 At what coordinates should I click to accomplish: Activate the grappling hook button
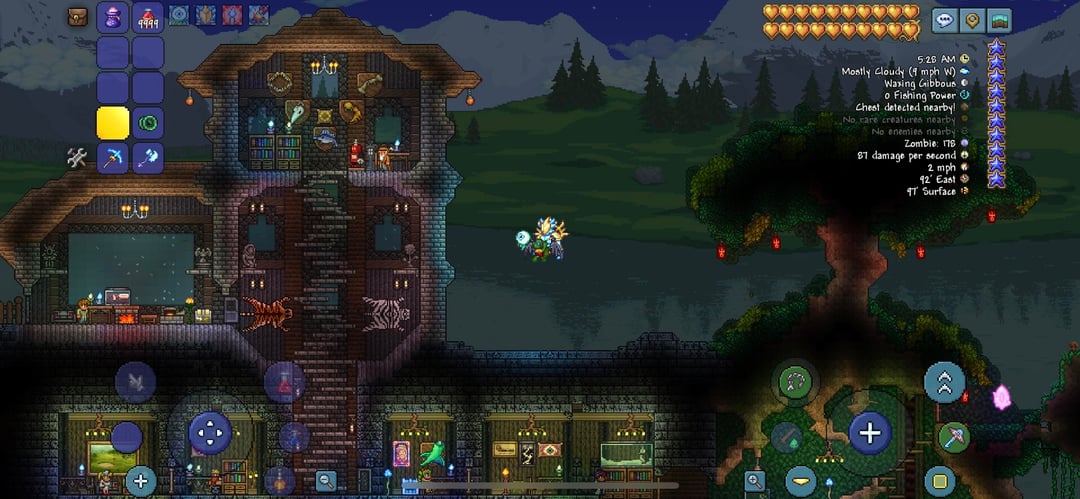click(795, 381)
